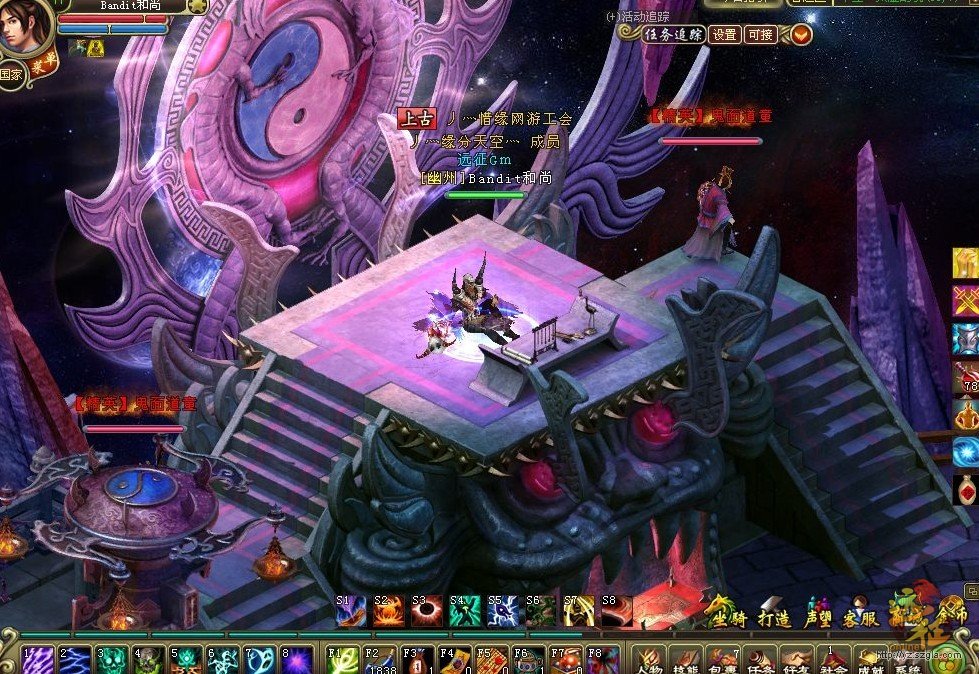Open the 任务追踪 quest tracking panel

tap(673, 34)
